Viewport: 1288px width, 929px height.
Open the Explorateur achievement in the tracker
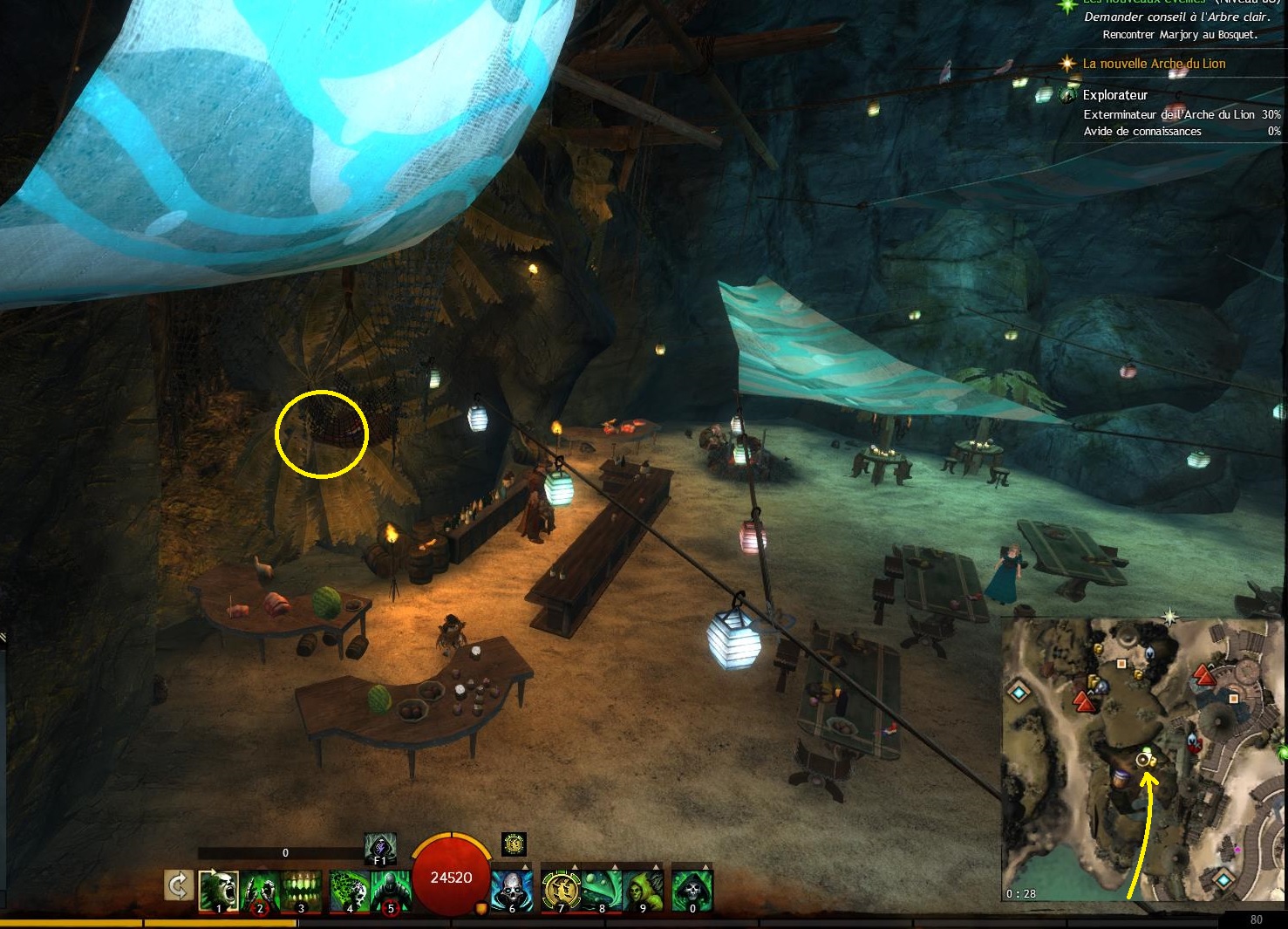tap(1114, 95)
